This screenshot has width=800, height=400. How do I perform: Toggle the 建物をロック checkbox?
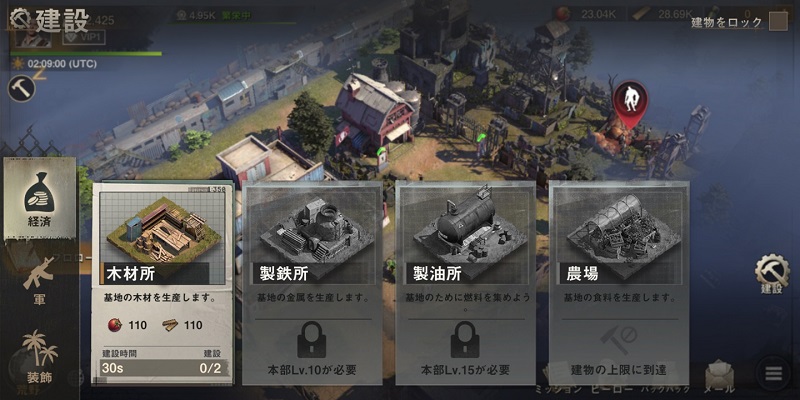pyautogui.click(x=778, y=21)
